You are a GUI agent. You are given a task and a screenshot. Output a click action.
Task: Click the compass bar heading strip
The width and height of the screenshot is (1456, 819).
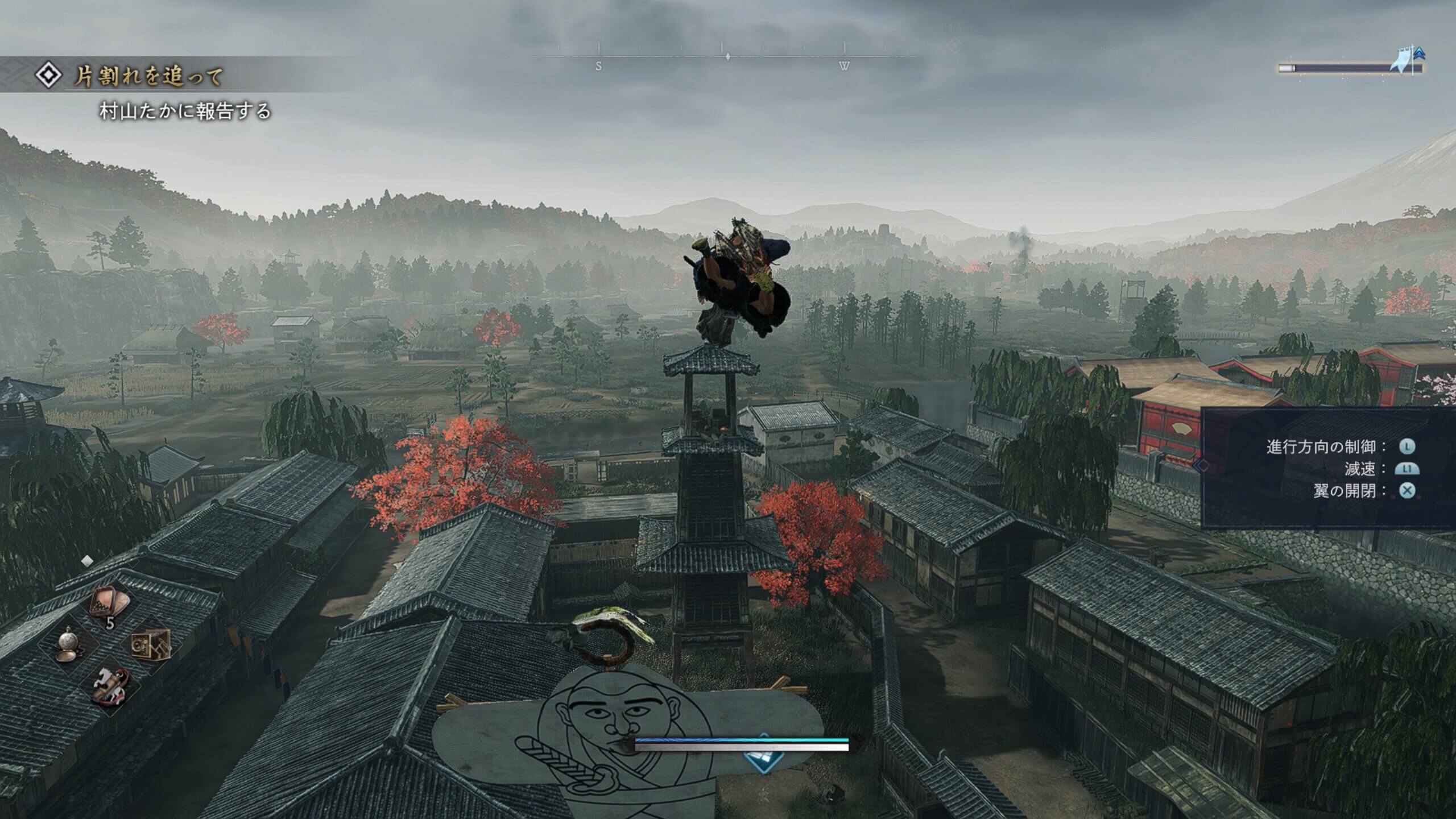click(x=727, y=57)
